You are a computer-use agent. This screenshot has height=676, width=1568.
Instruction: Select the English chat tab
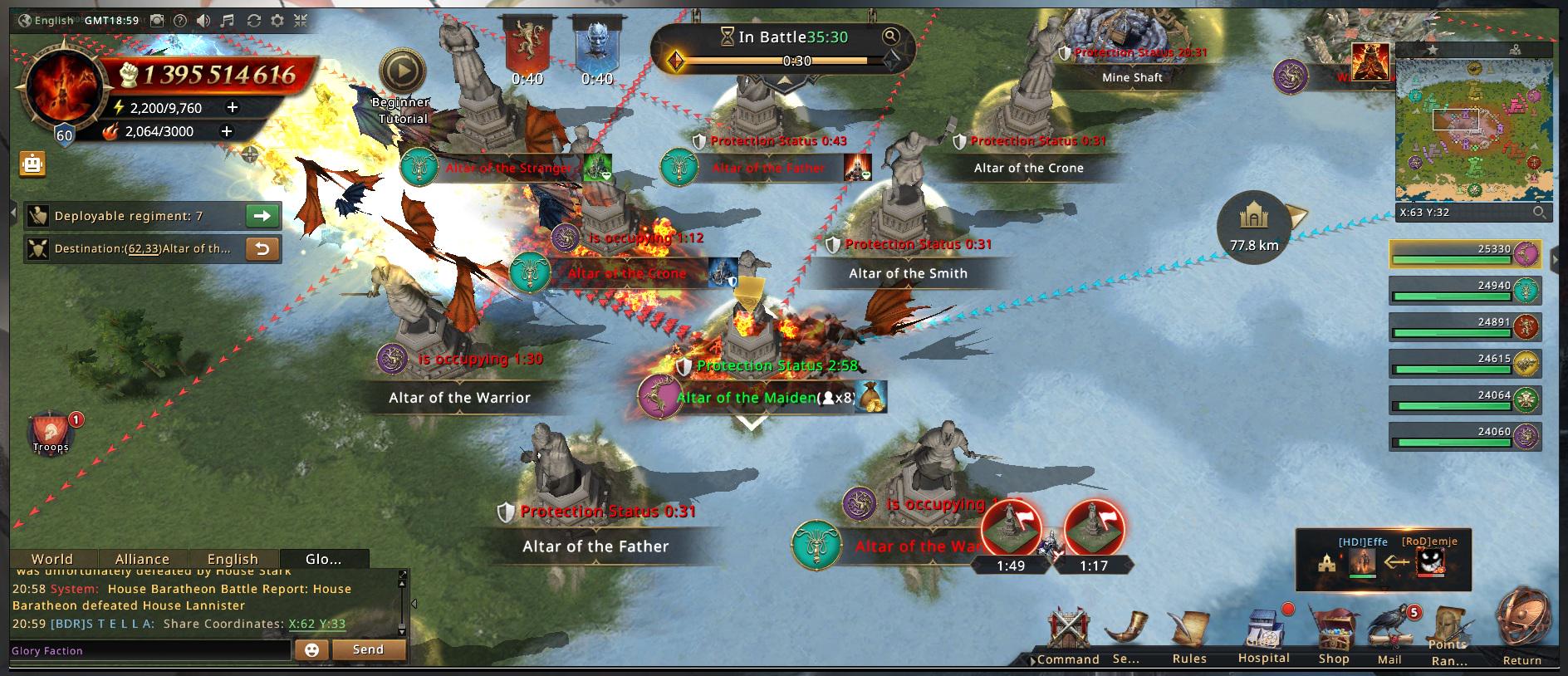pyautogui.click(x=233, y=559)
